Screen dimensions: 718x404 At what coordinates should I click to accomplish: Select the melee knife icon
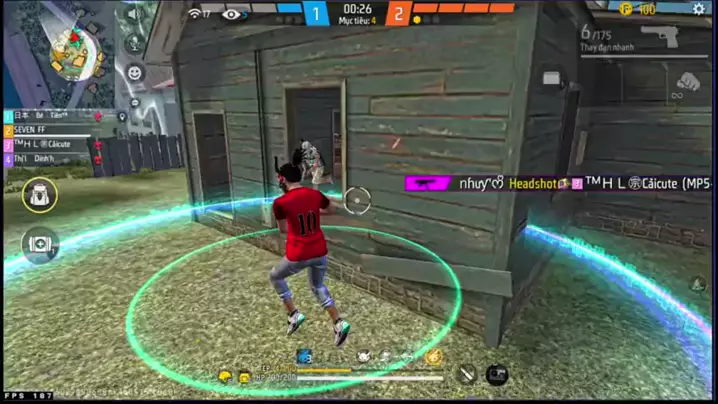tap(466, 375)
